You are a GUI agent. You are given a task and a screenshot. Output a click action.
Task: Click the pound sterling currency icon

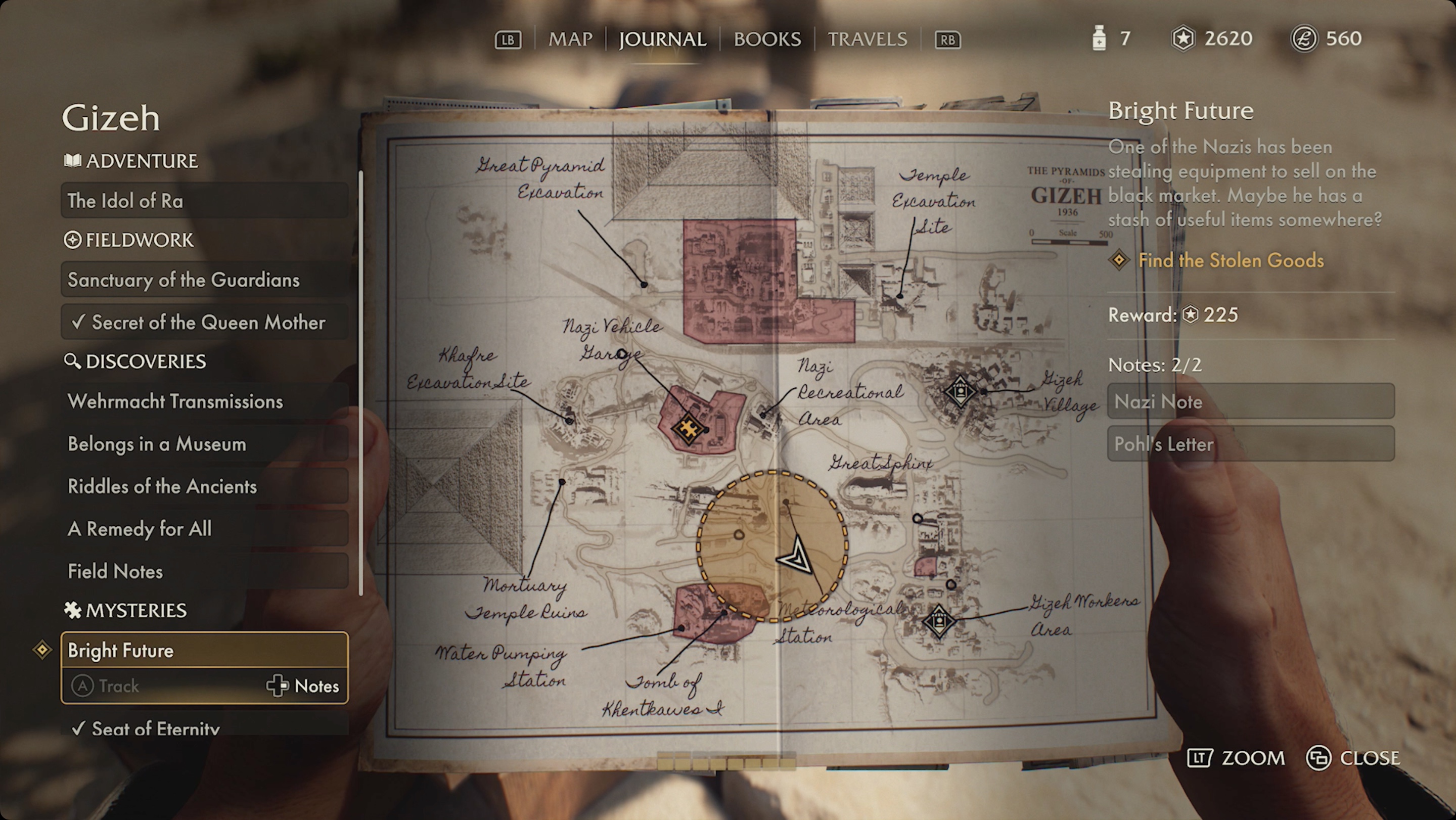(1305, 39)
